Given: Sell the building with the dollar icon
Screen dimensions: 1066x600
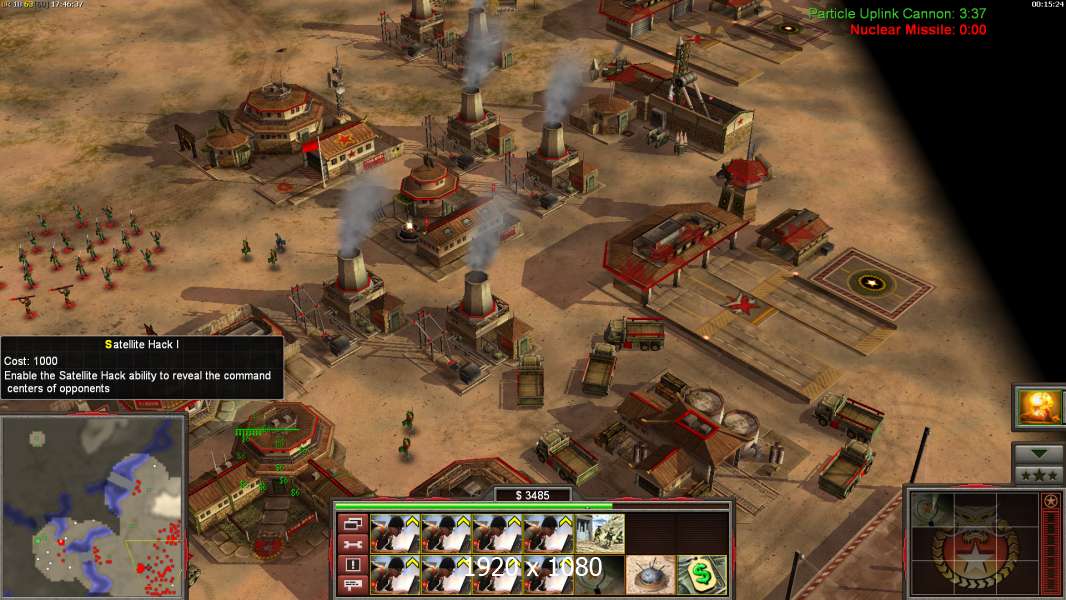Looking at the screenshot, I should tap(702, 575).
